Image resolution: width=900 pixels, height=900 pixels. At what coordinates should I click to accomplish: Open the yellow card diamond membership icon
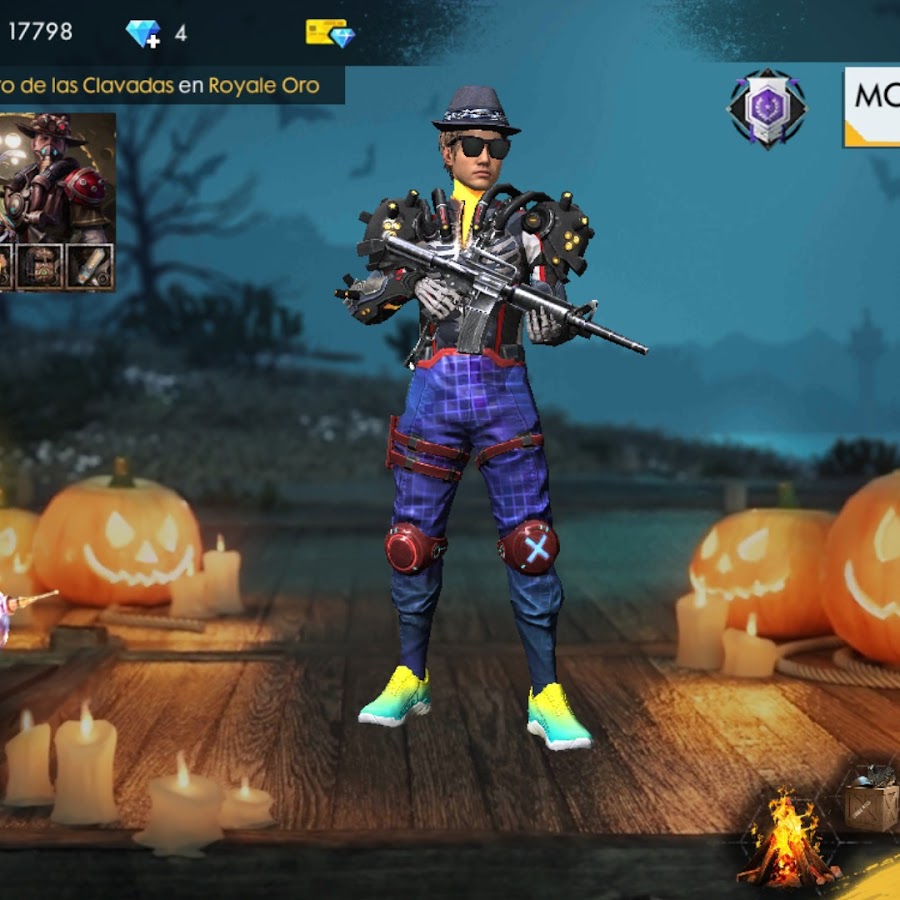[x=330, y=33]
